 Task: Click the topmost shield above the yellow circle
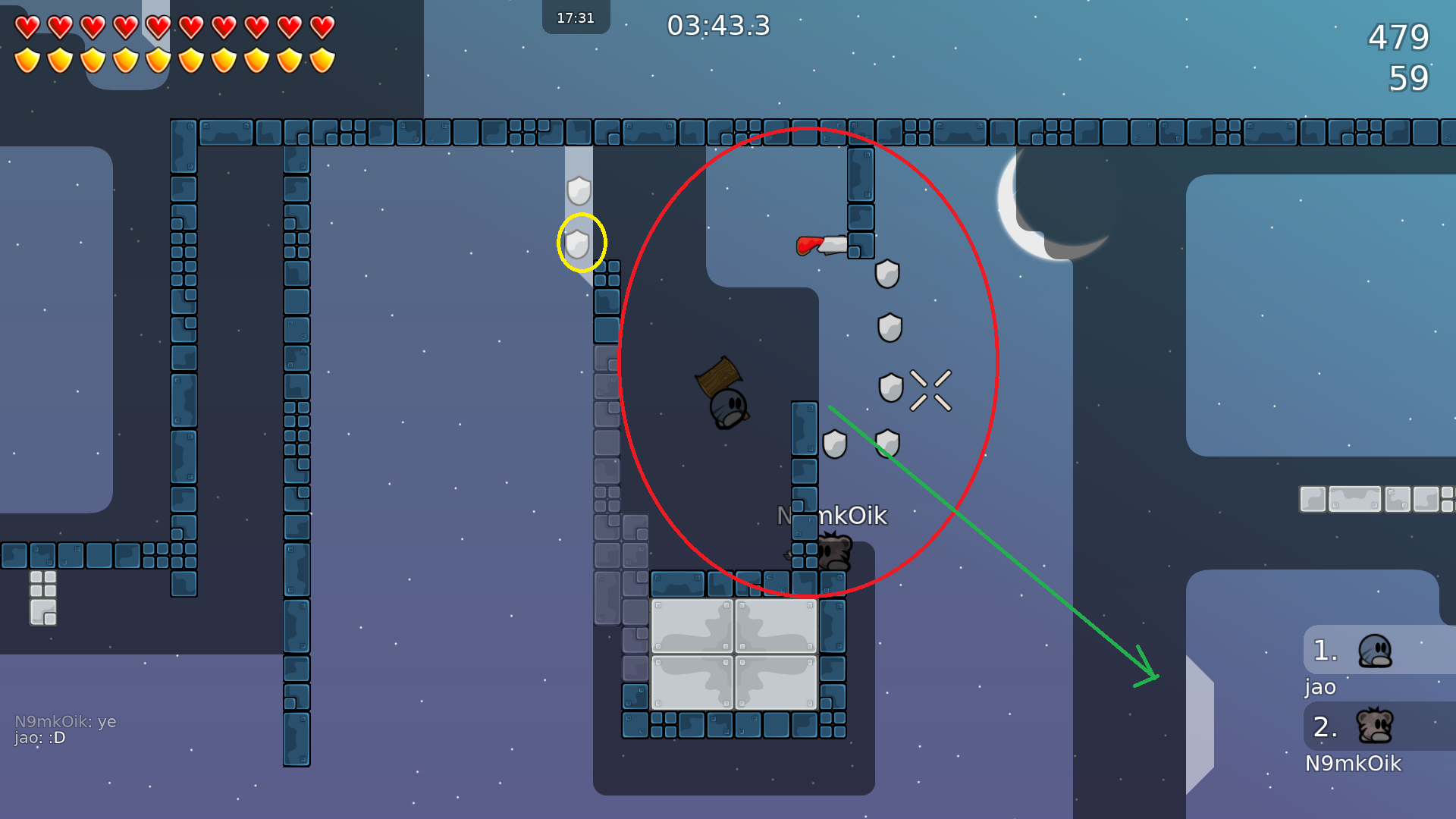pos(579,192)
